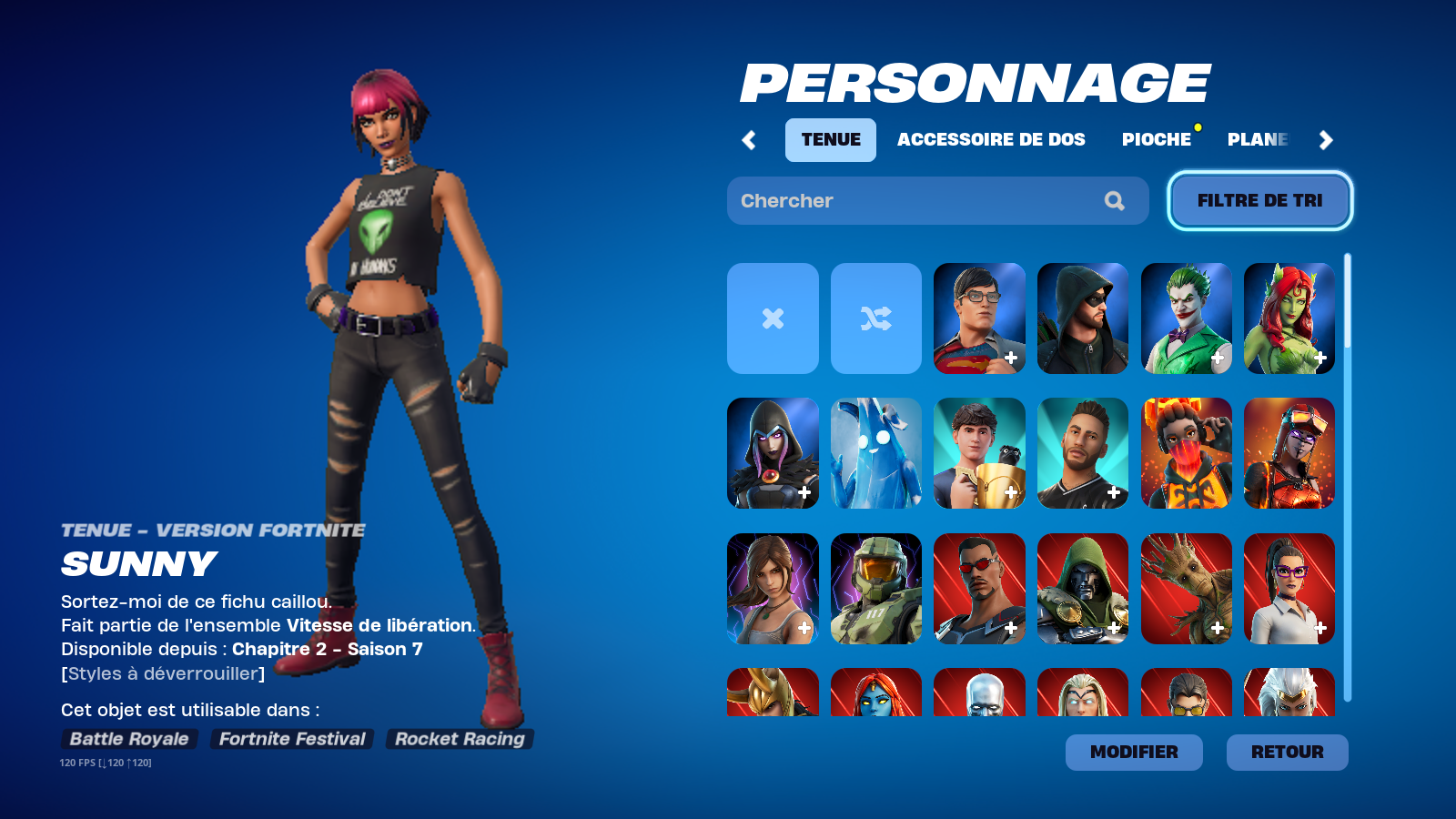Select the "no outfit" X icon
1456x819 pixels.
[x=772, y=318]
